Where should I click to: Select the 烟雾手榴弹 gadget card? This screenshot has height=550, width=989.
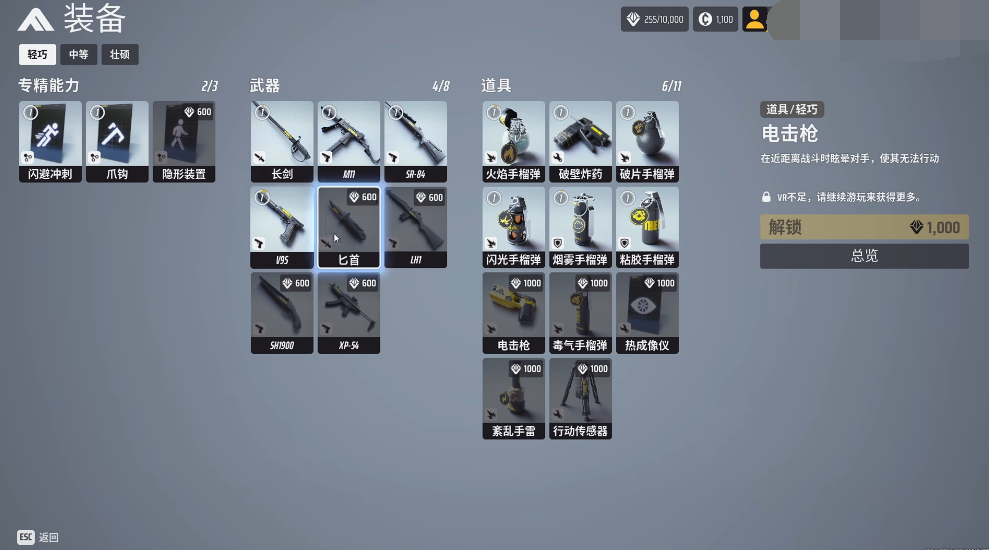click(x=580, y=227)
